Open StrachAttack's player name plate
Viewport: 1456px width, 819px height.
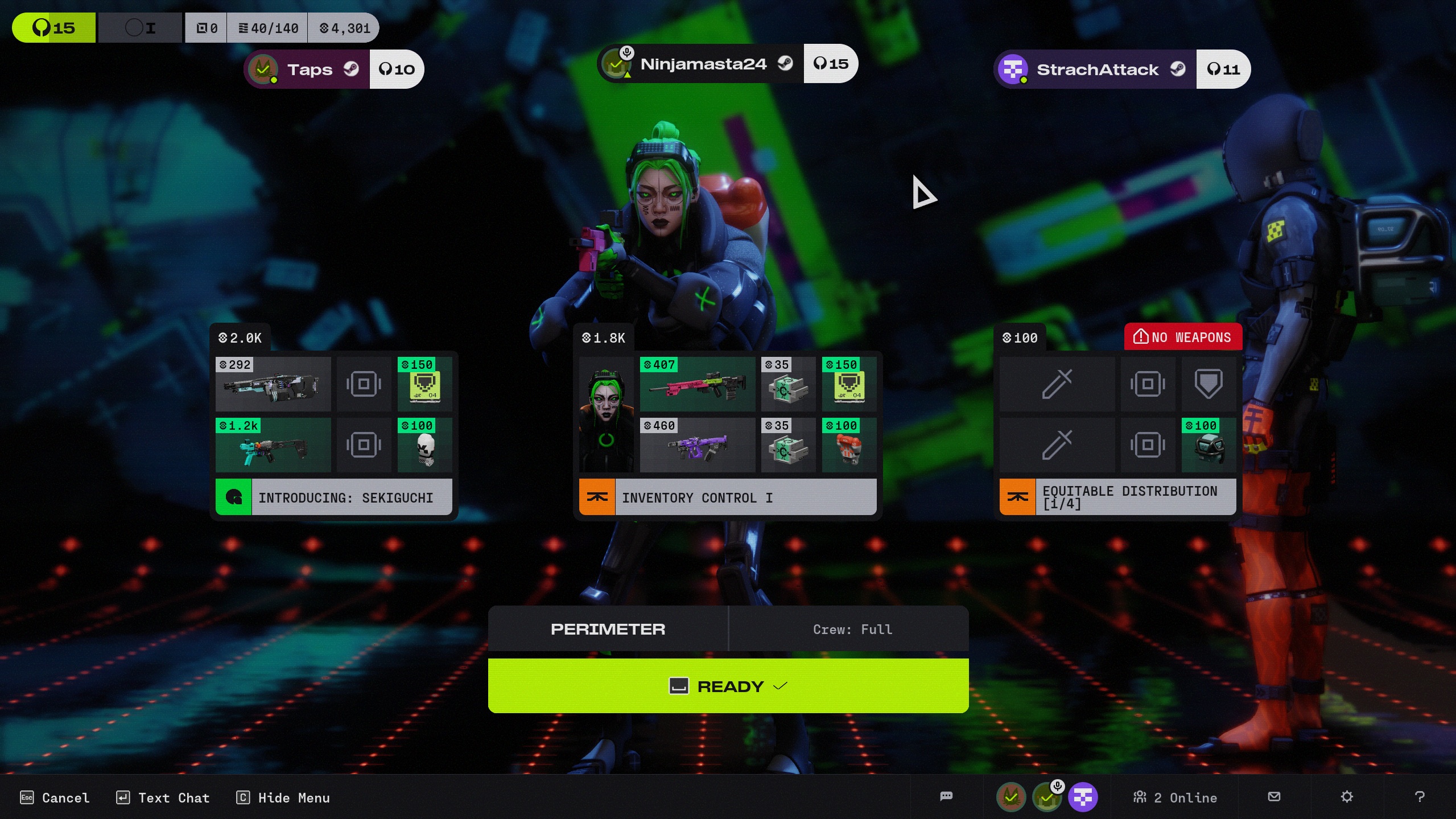tap(1096, 69)
